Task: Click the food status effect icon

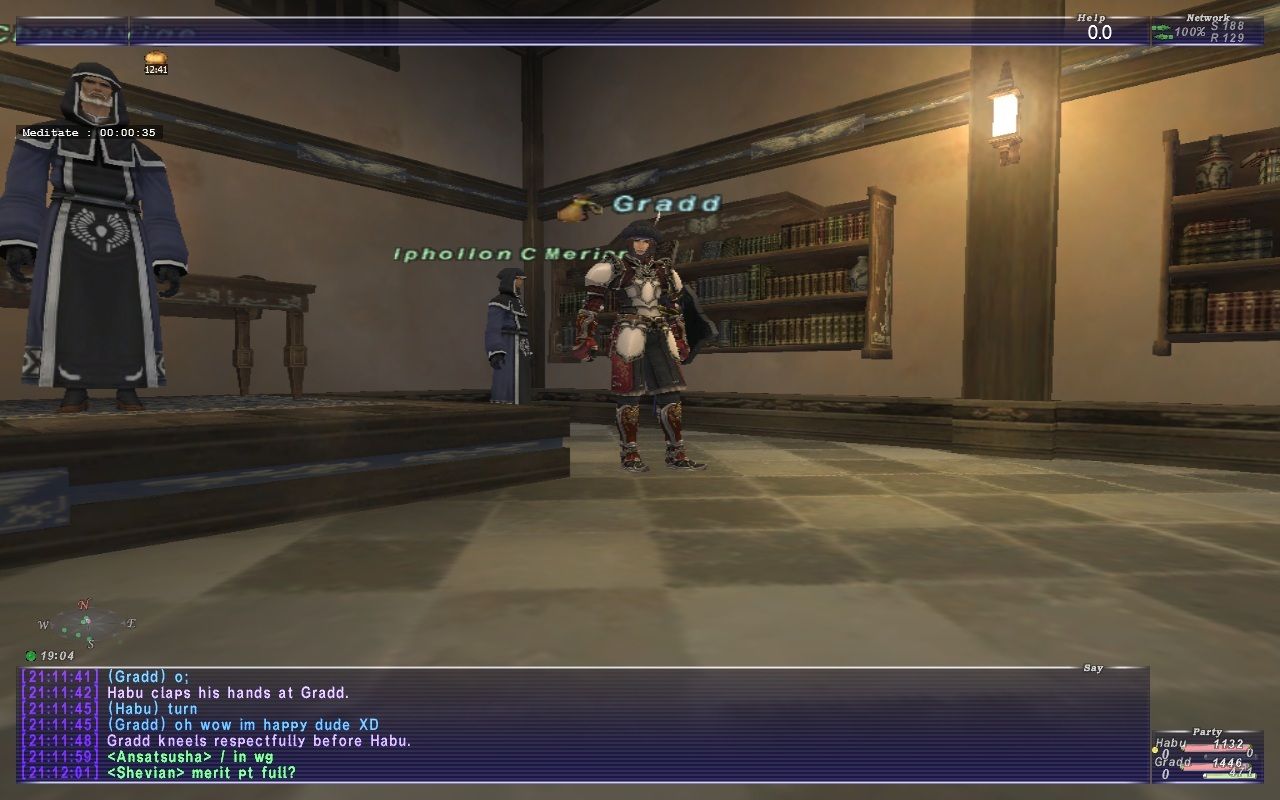Action: tap(155, 58)
